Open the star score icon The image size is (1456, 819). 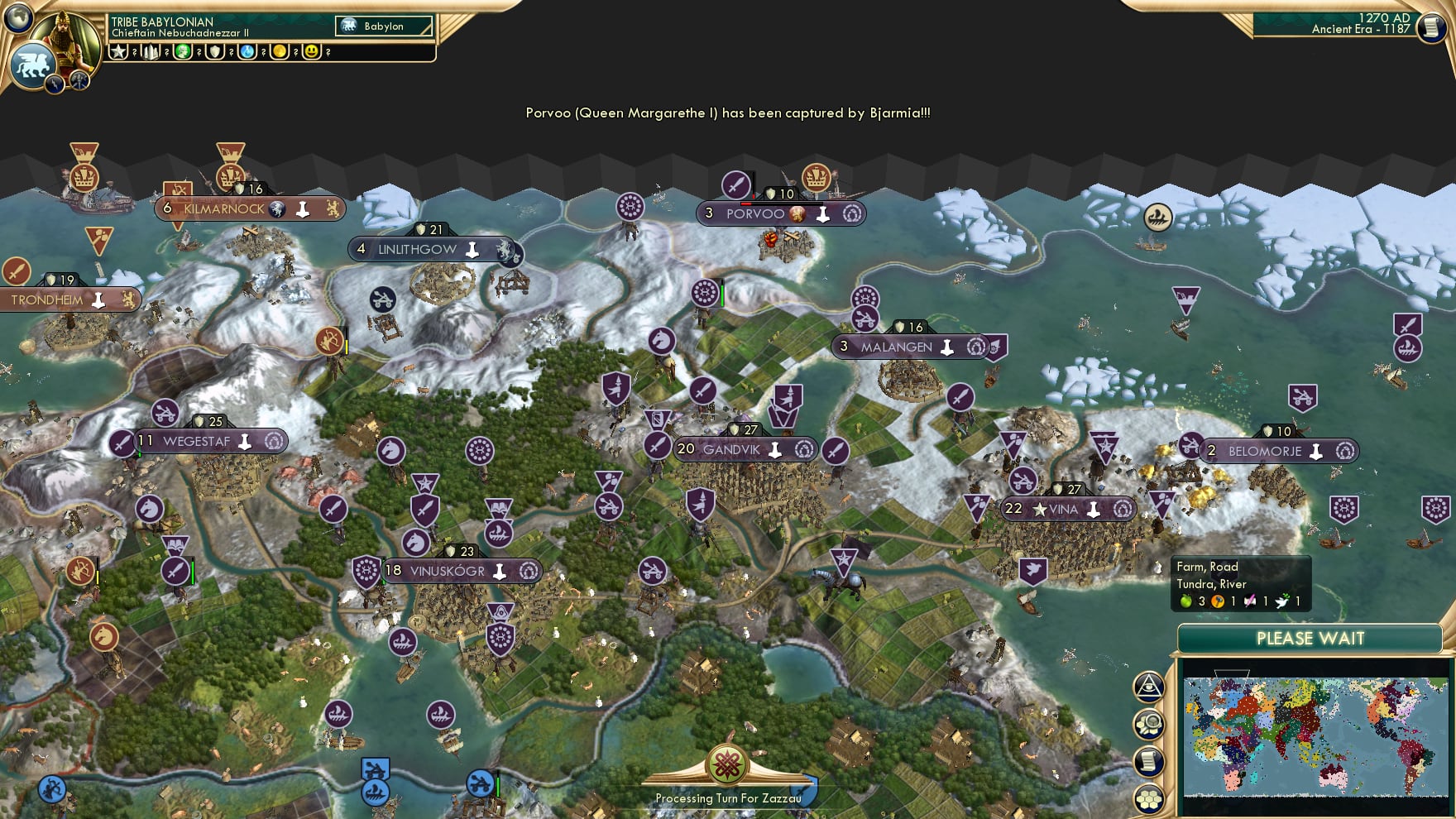point(118,52)
